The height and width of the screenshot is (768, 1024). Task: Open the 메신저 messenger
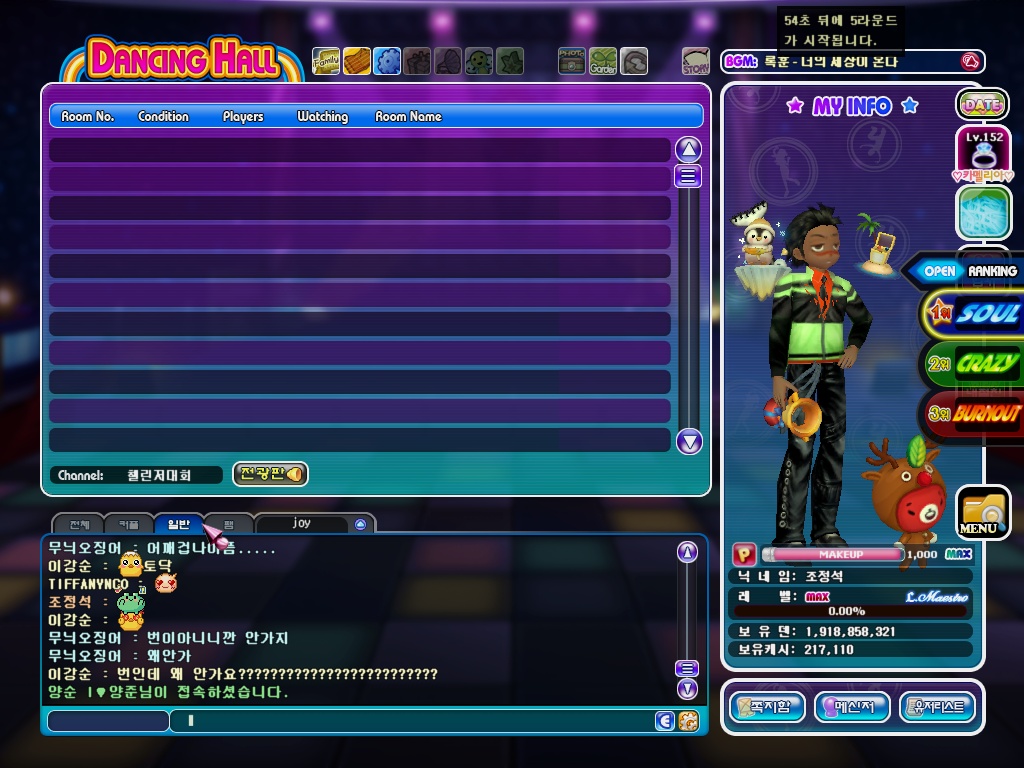click(852, 707)
